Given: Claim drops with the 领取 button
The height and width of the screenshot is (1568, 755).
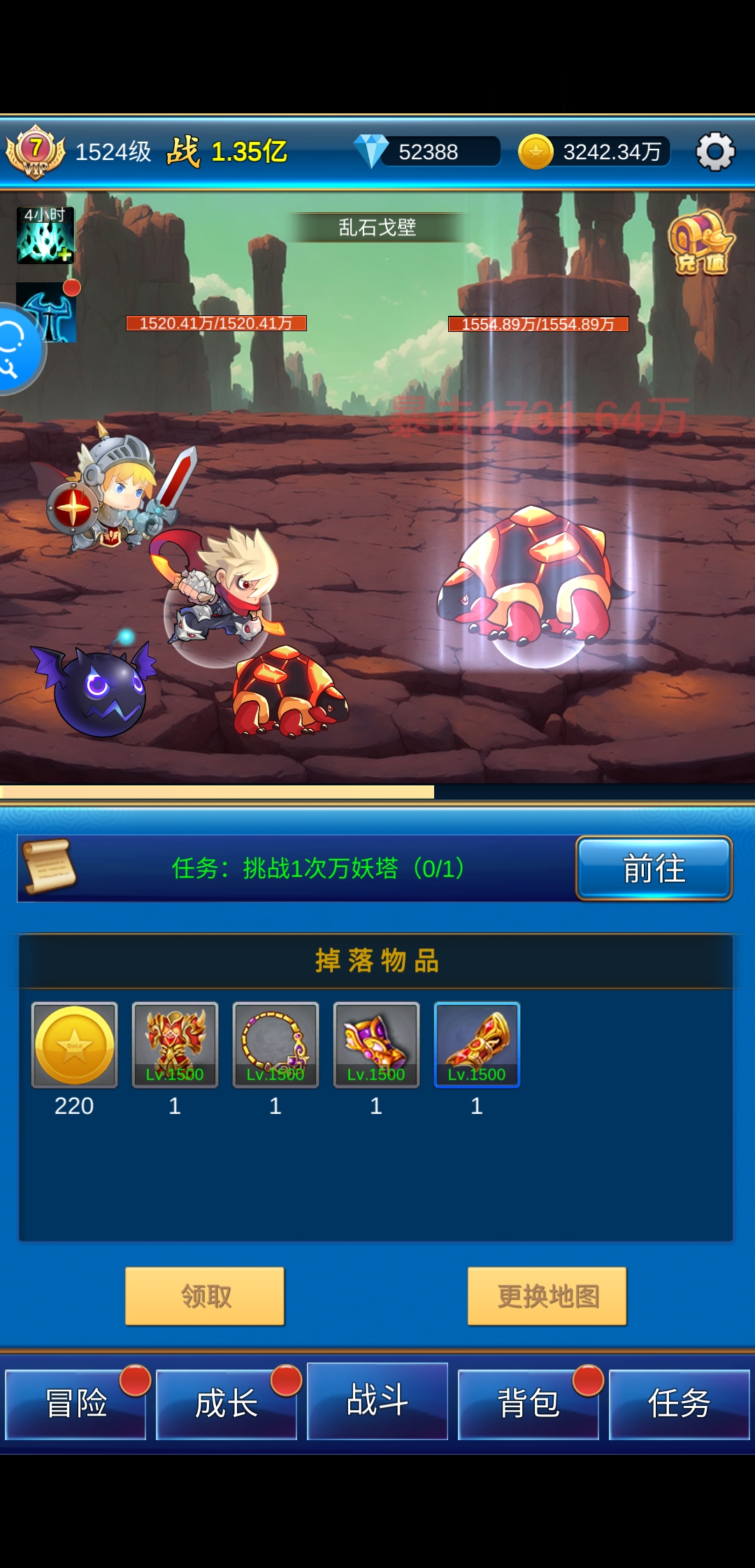Looking at the screenshot, I should (x=205, y=1296).
